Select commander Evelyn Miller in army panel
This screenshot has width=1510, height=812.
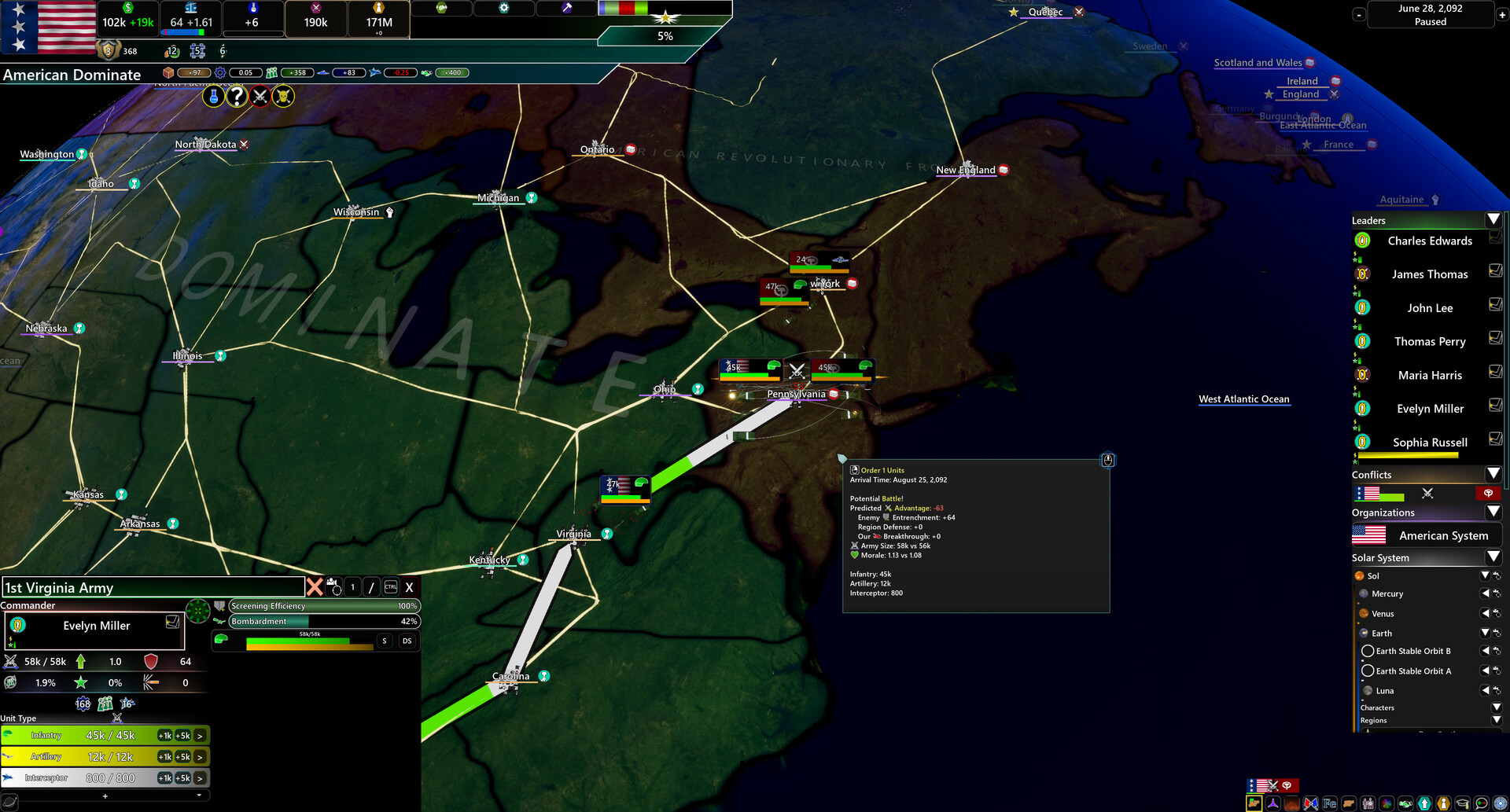click(96, 626)
